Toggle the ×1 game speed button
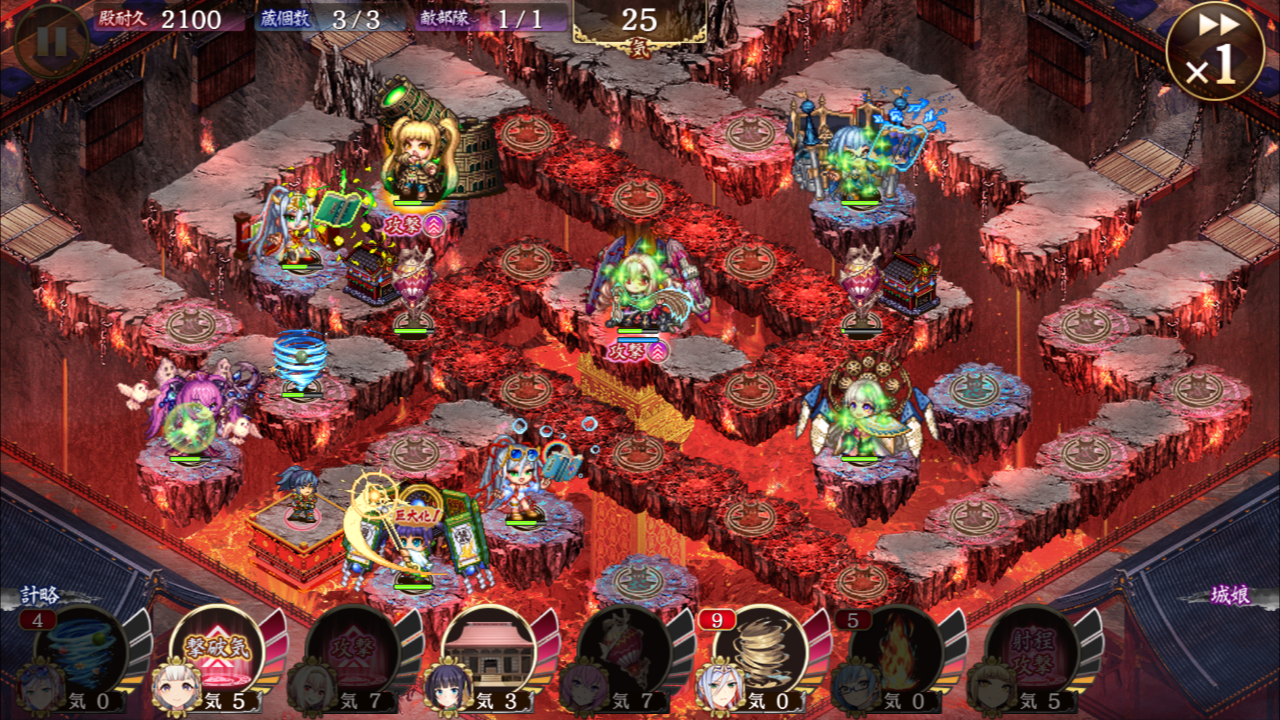Image resolution: width=1280 pixels, height=720 pixels. point(1214,52)
